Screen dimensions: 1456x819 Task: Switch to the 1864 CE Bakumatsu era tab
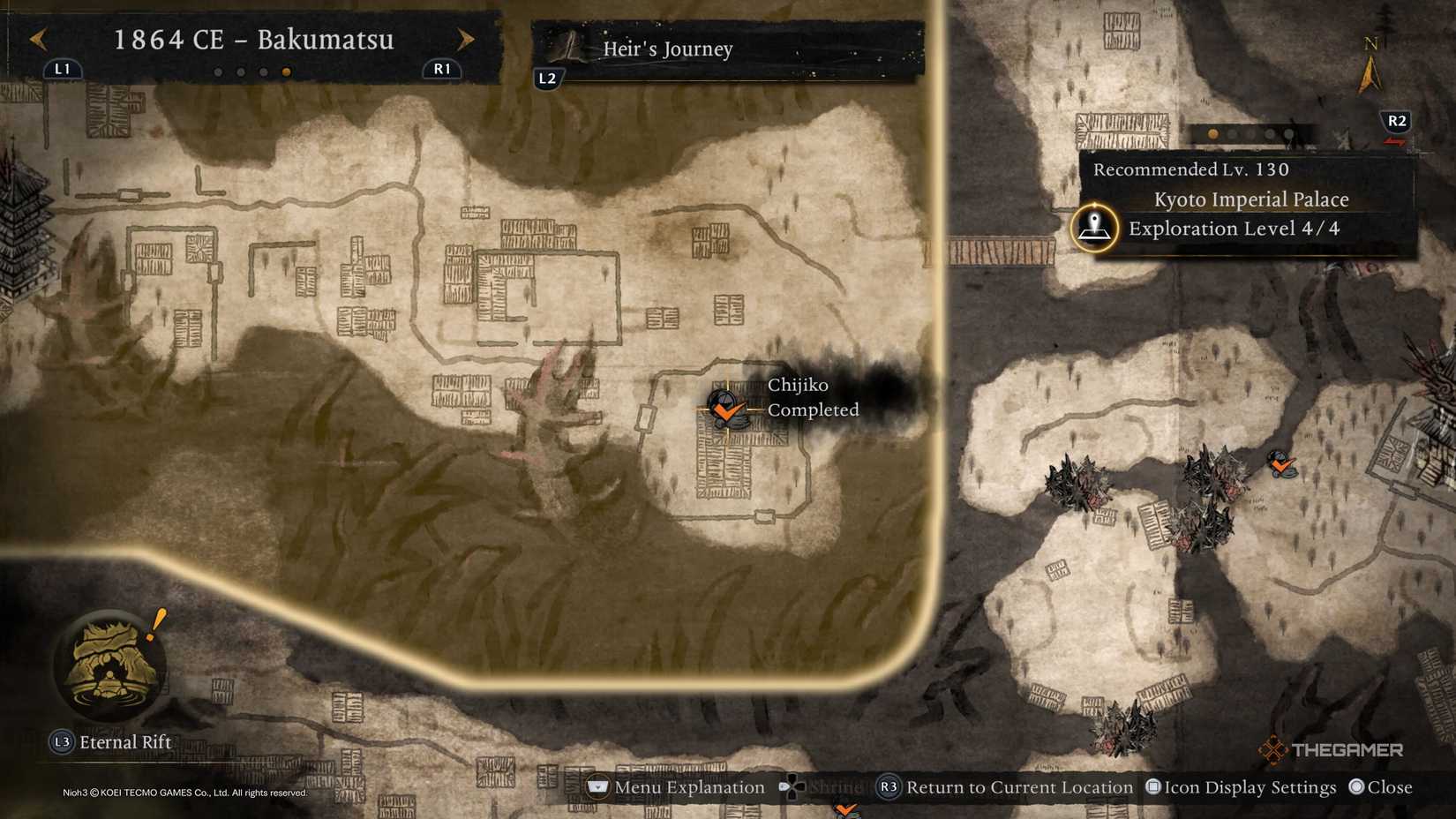(x=254, y=40)
